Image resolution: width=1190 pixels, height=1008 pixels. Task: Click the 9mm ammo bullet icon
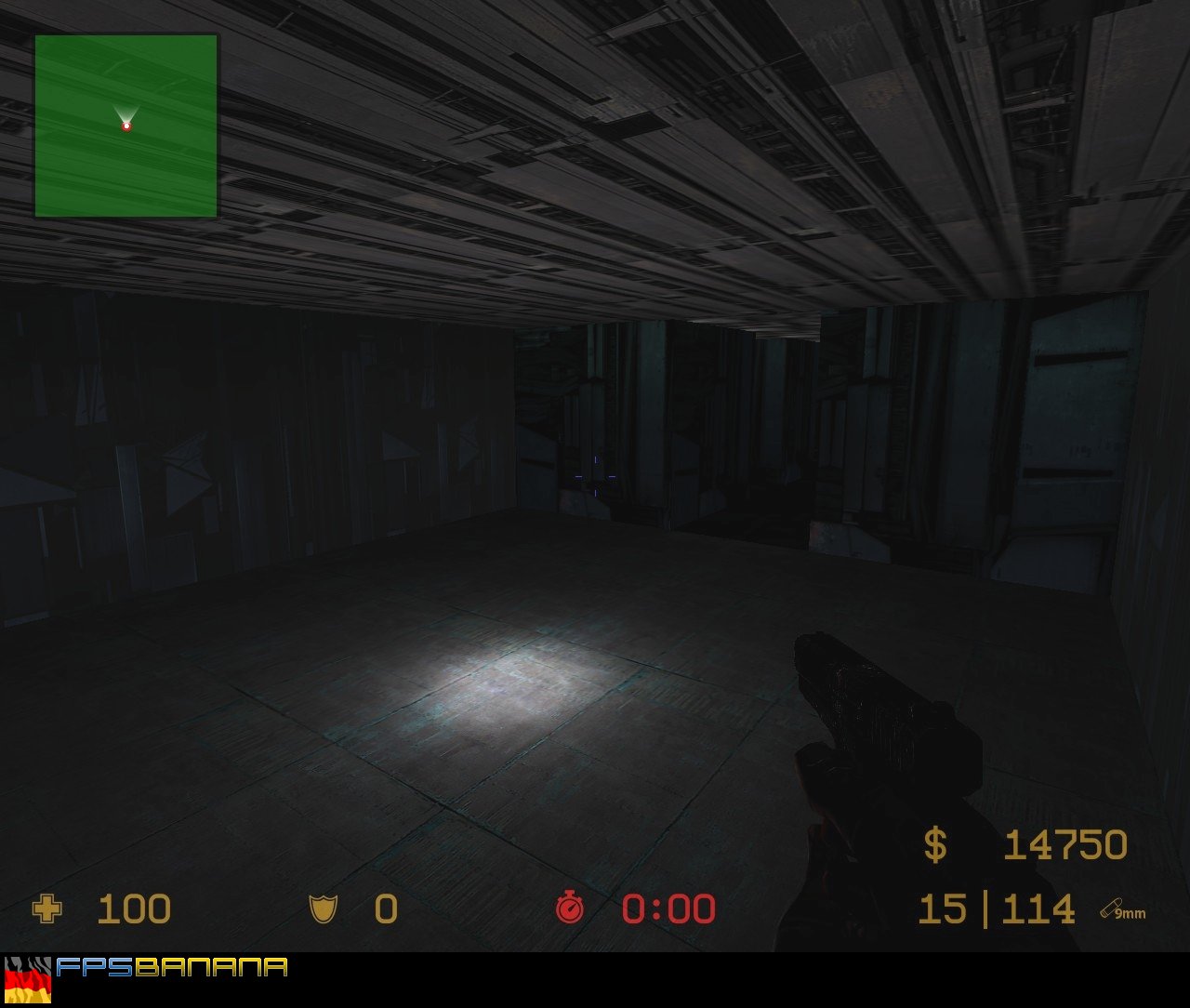(1112, 909)
